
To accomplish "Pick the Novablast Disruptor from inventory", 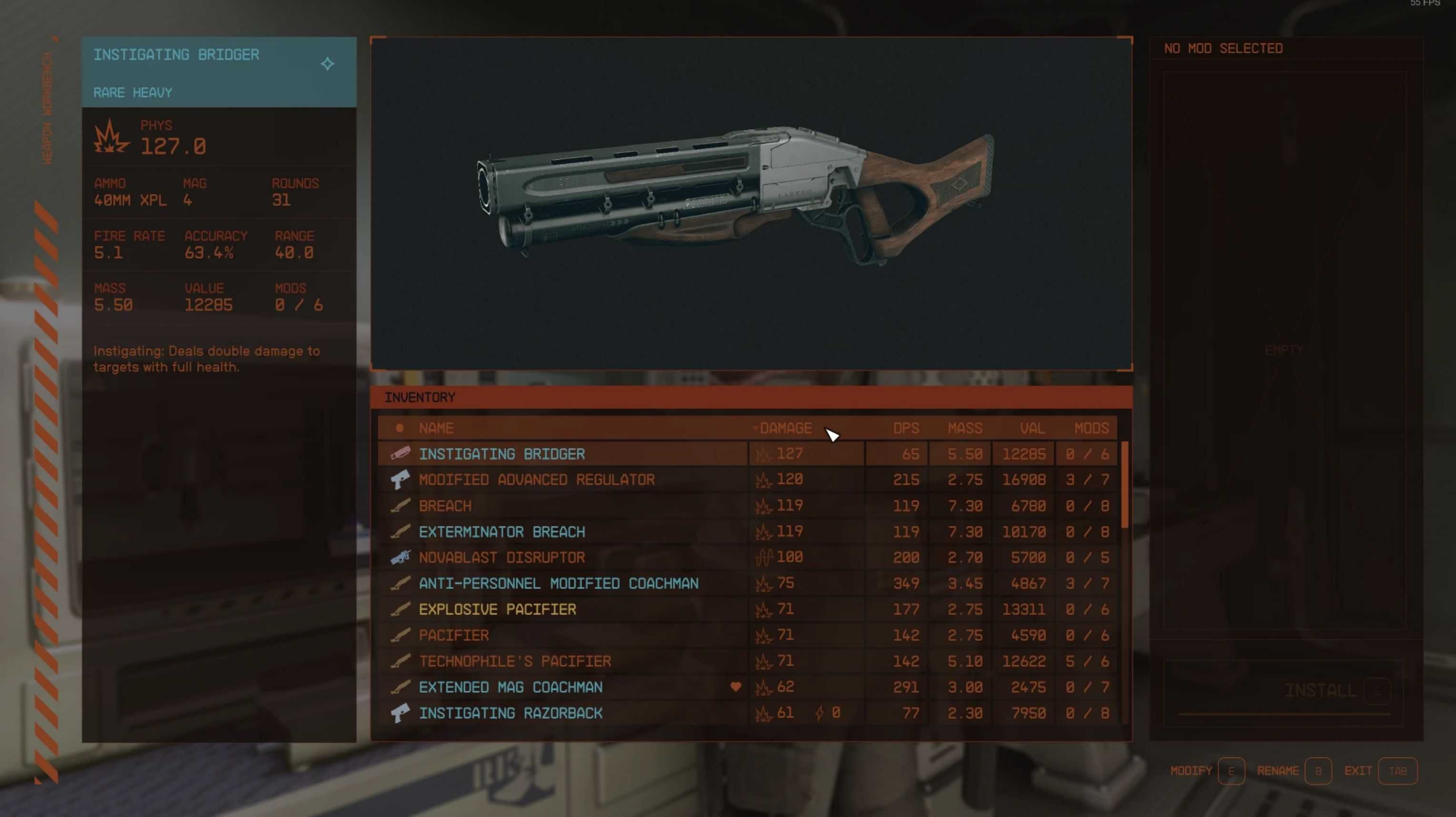I will (502, 558).
